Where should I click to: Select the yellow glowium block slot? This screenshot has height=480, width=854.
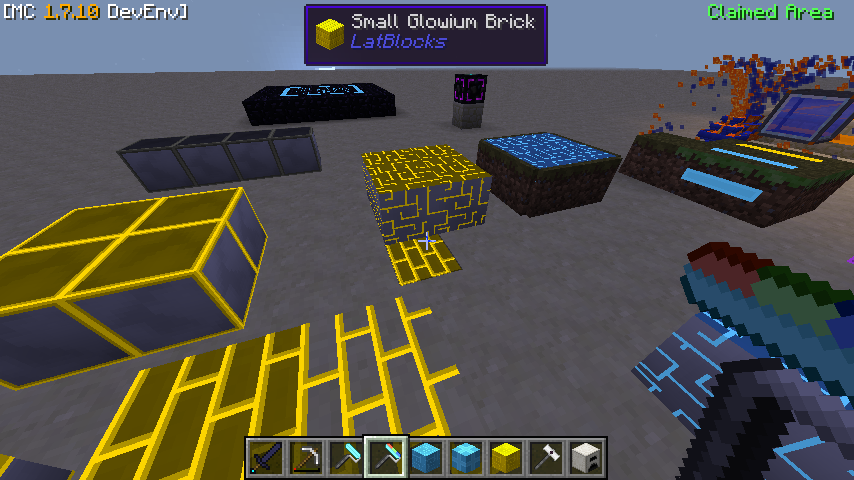tap(505, 459)
